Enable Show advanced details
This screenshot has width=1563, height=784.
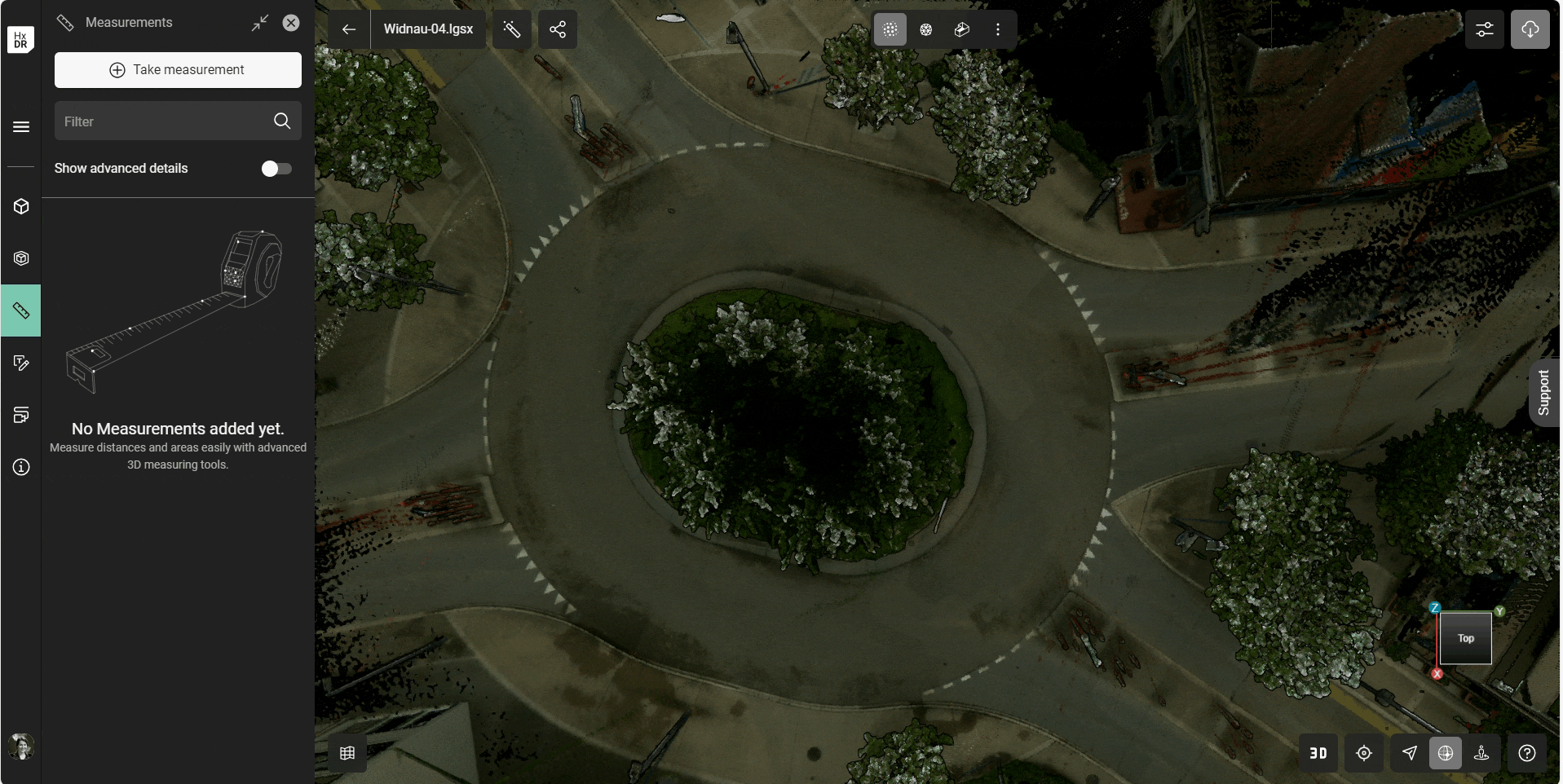pos(276,169)
